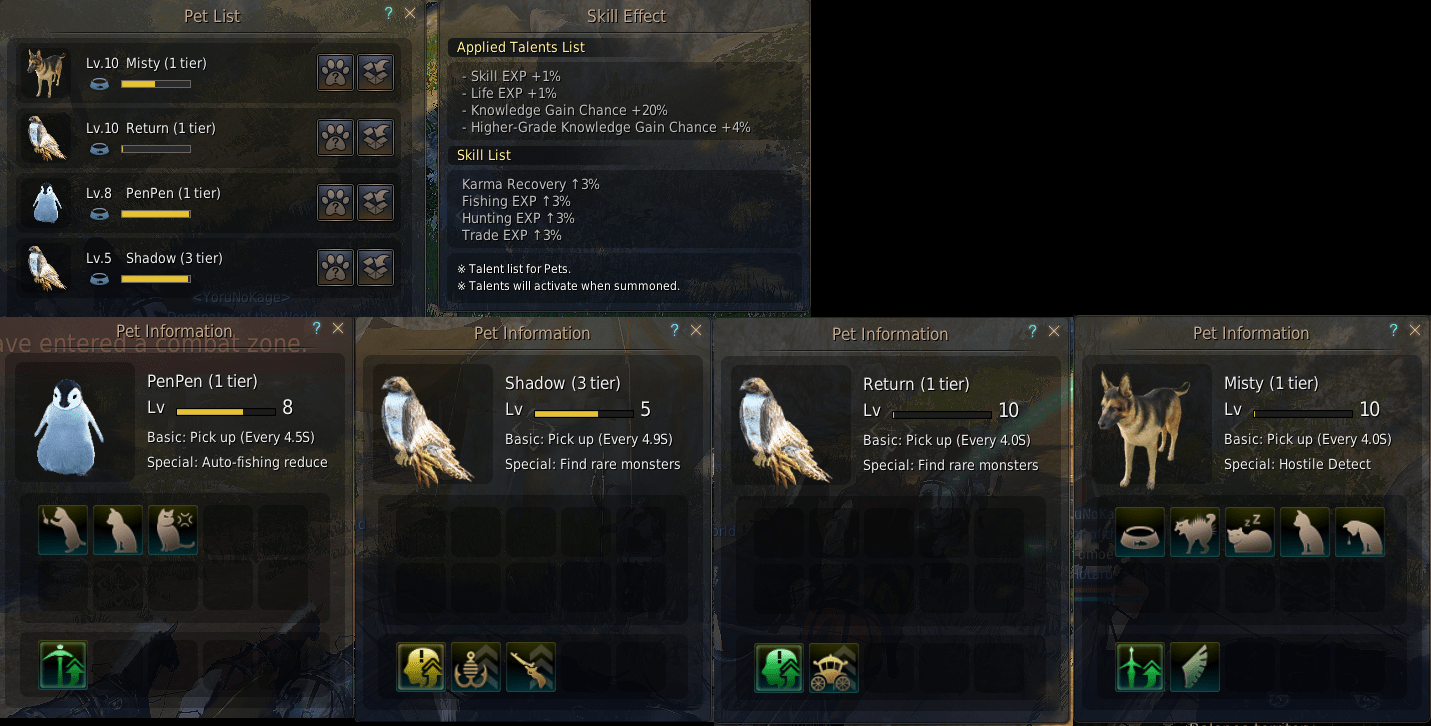Open Misty's feeding bowl skill icon
The width and height of the screenshot is (1431, 726).
point(1139,532)
